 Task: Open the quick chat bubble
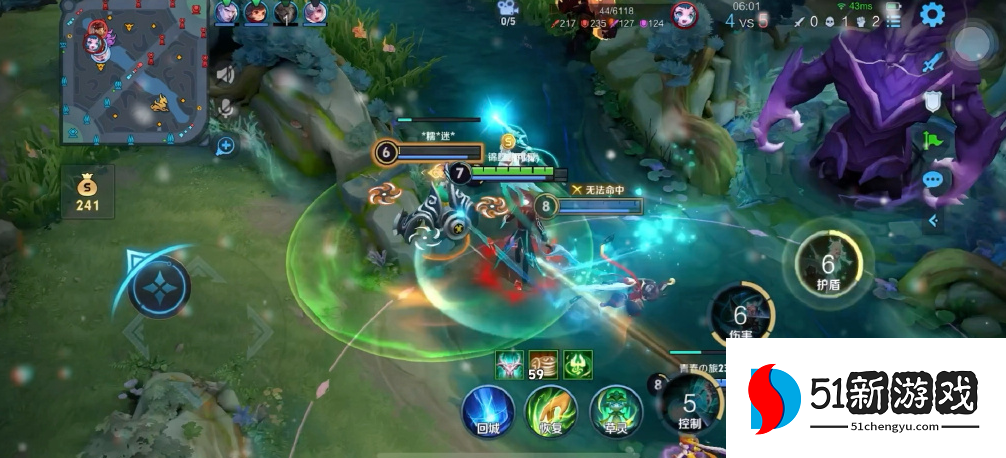click(932, 180)
